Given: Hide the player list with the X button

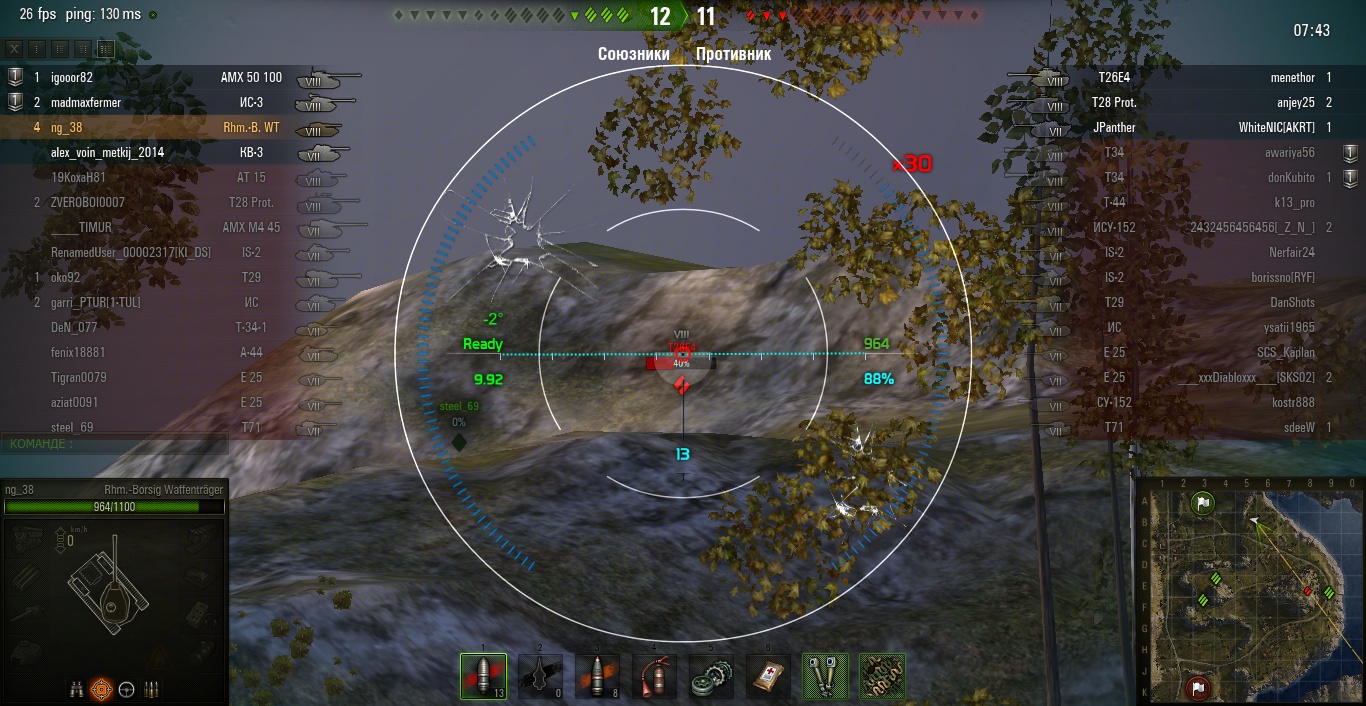Looking at the screenshot, I should (14, 49).
